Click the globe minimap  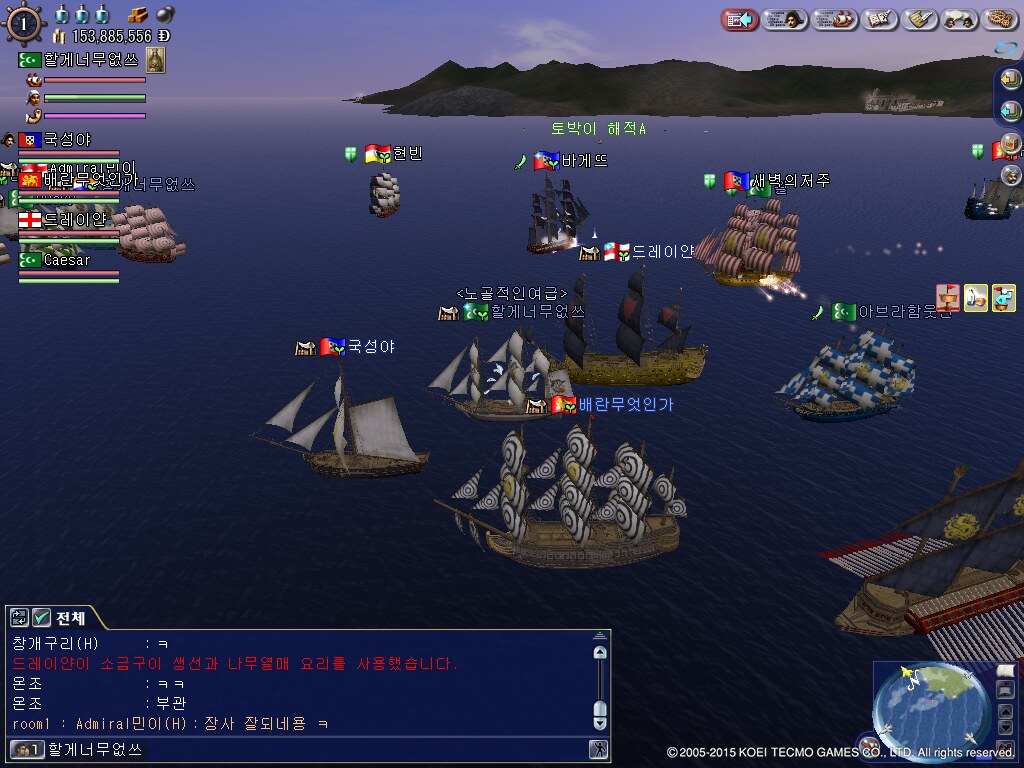[931, 709]
